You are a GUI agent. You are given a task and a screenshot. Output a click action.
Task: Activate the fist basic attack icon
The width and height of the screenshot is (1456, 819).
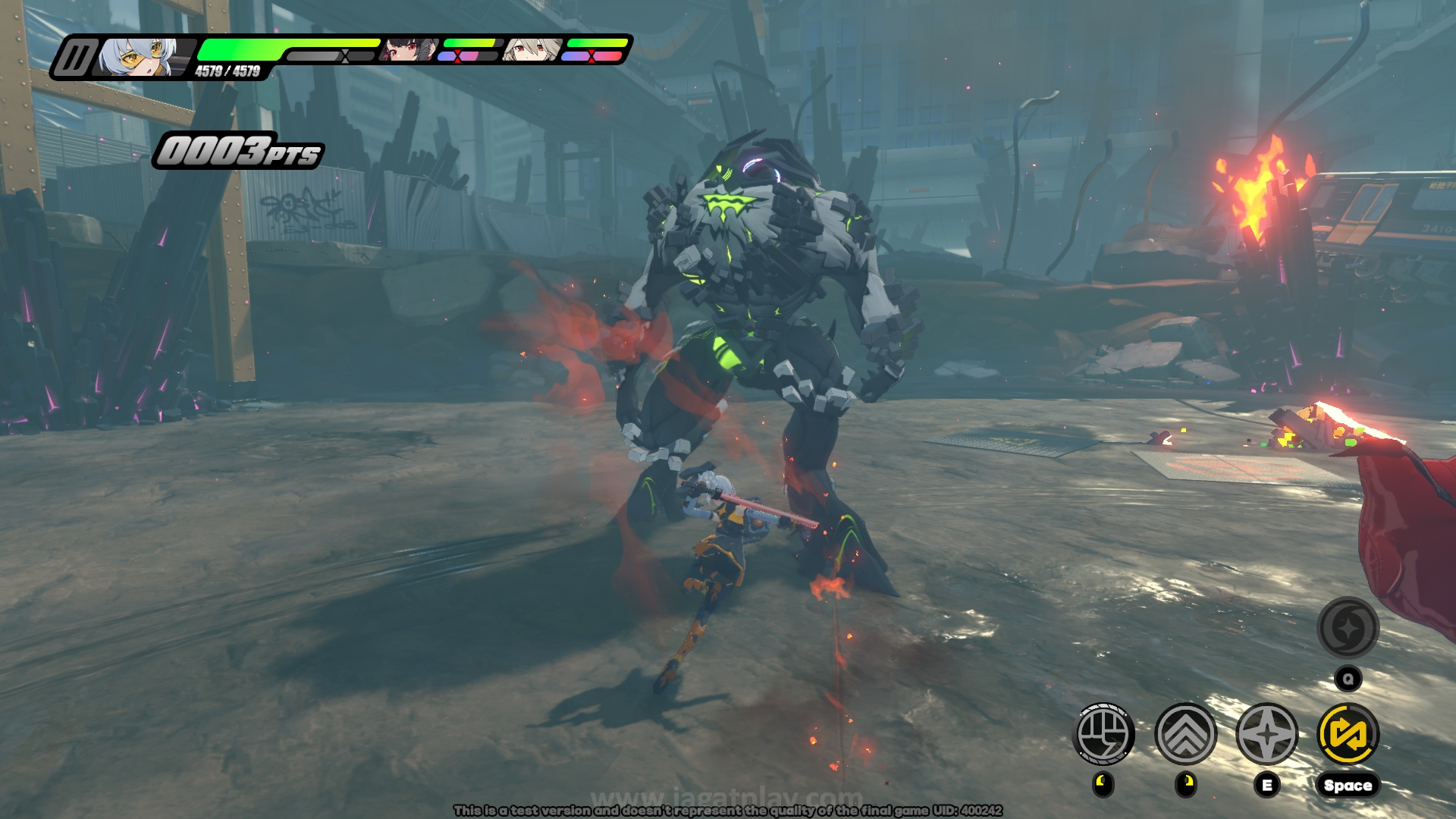coord(1104,733)
